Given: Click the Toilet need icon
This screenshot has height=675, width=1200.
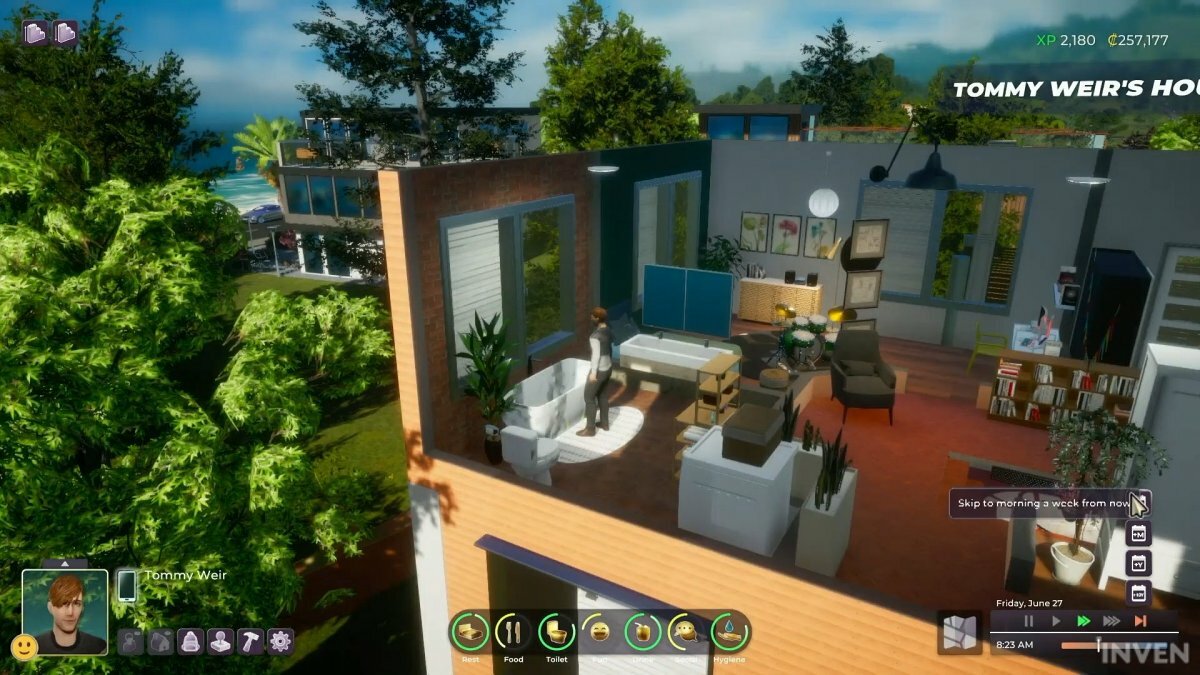Looking at the screenshot, I should pyautogui.click(x=556, y=632).
